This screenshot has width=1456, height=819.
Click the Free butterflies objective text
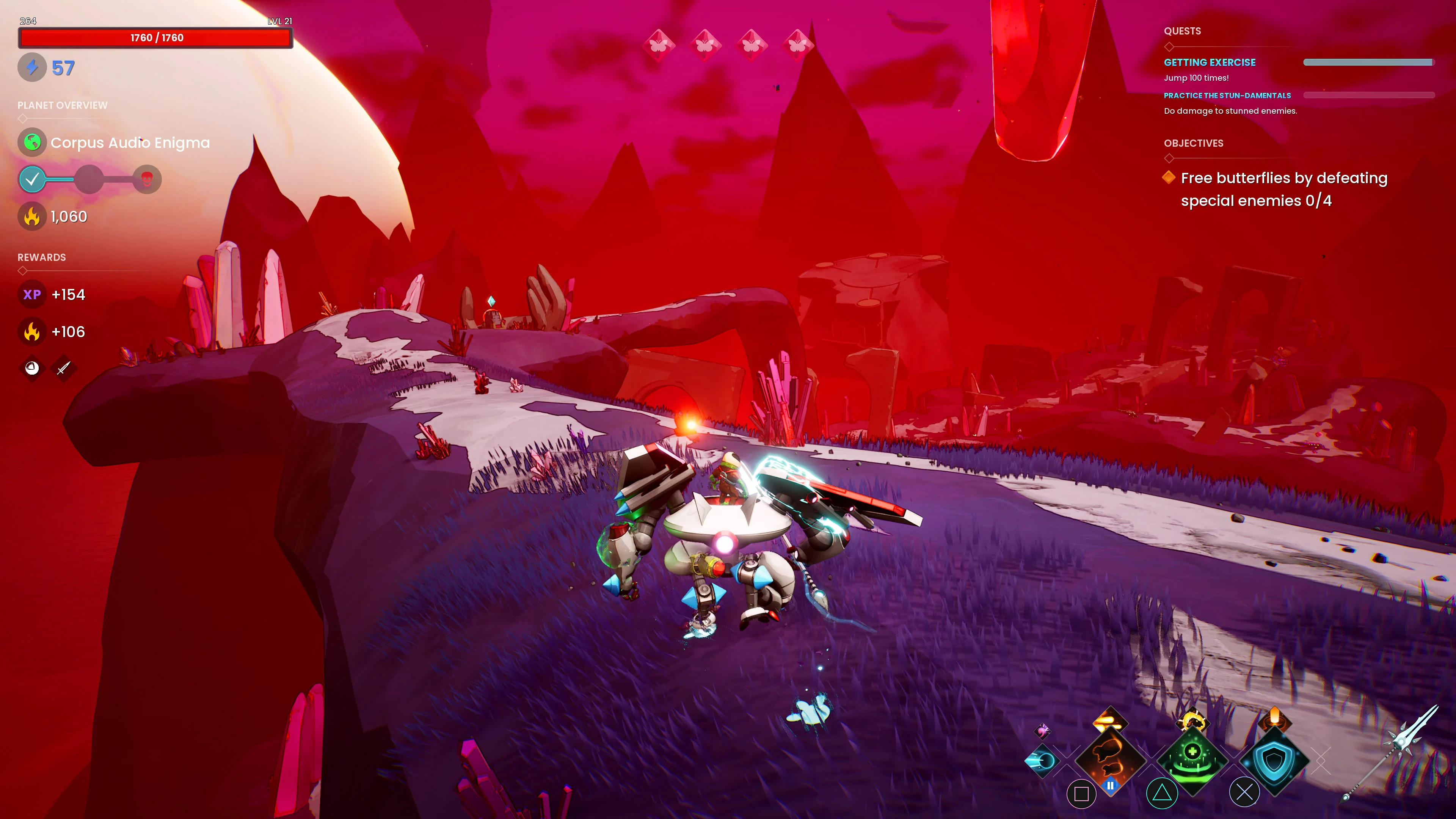point(1283,177)
